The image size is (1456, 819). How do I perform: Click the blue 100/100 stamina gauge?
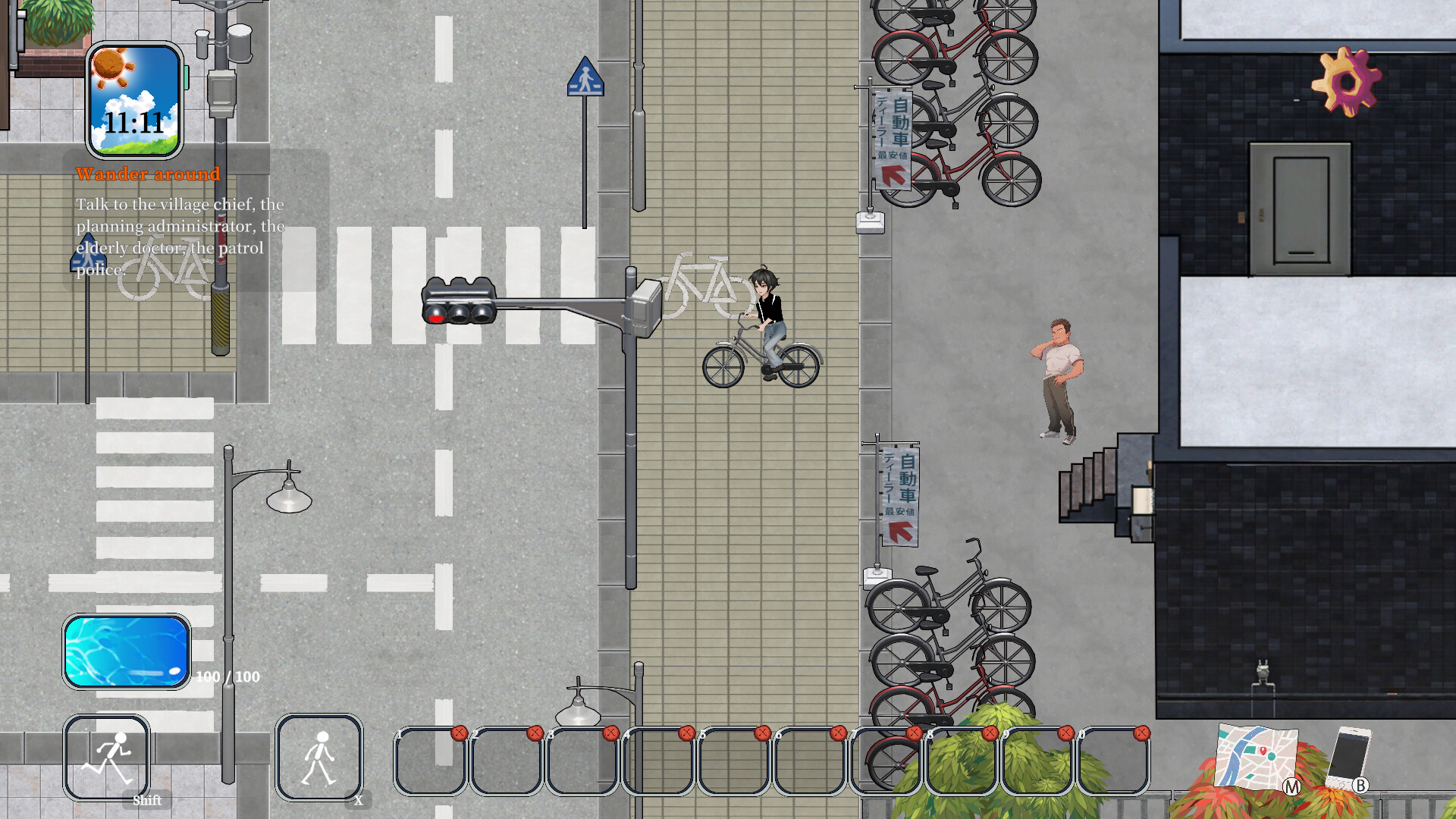point(126,651)
